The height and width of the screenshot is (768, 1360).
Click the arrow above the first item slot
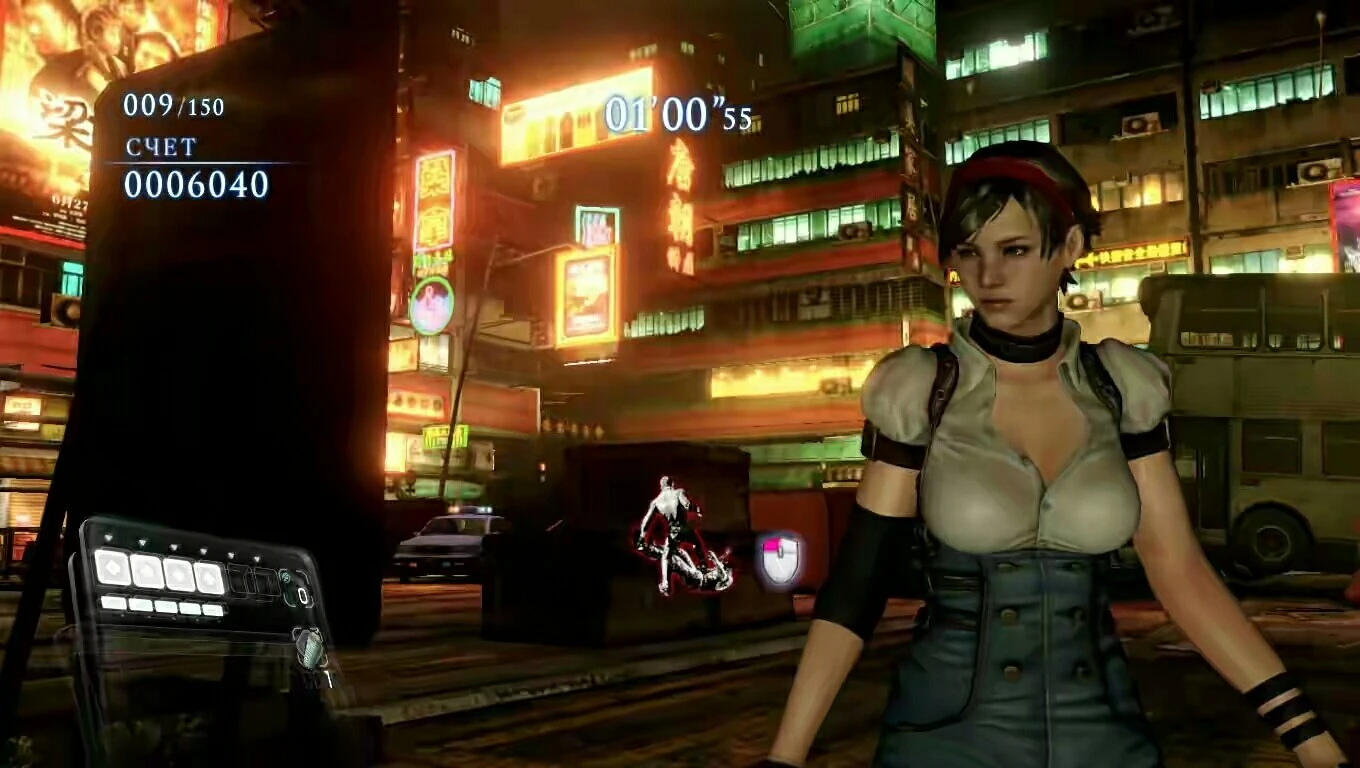pyautogui.click(x=108, y=536)
